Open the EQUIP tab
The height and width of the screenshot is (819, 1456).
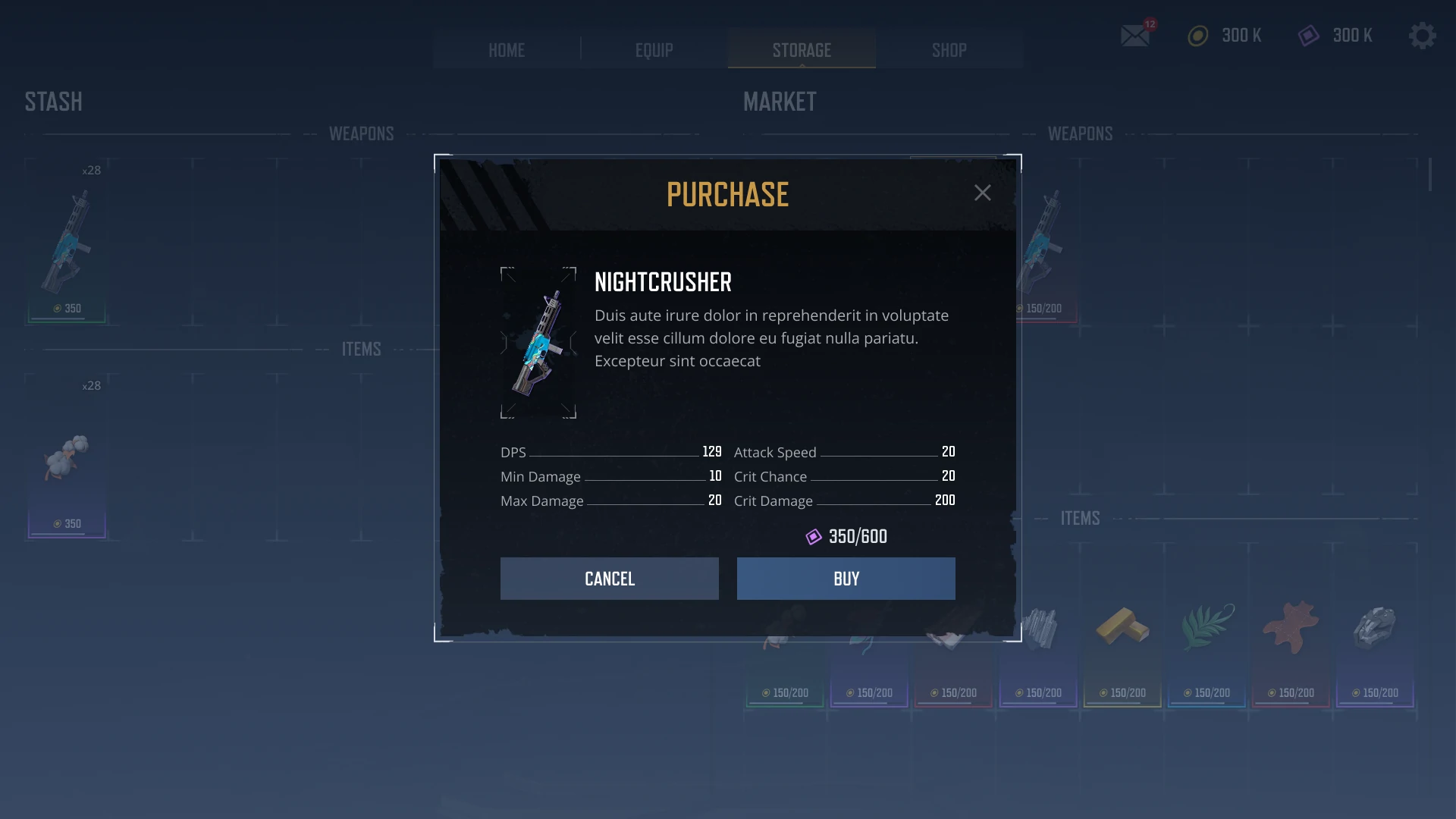tap(654, 50)
